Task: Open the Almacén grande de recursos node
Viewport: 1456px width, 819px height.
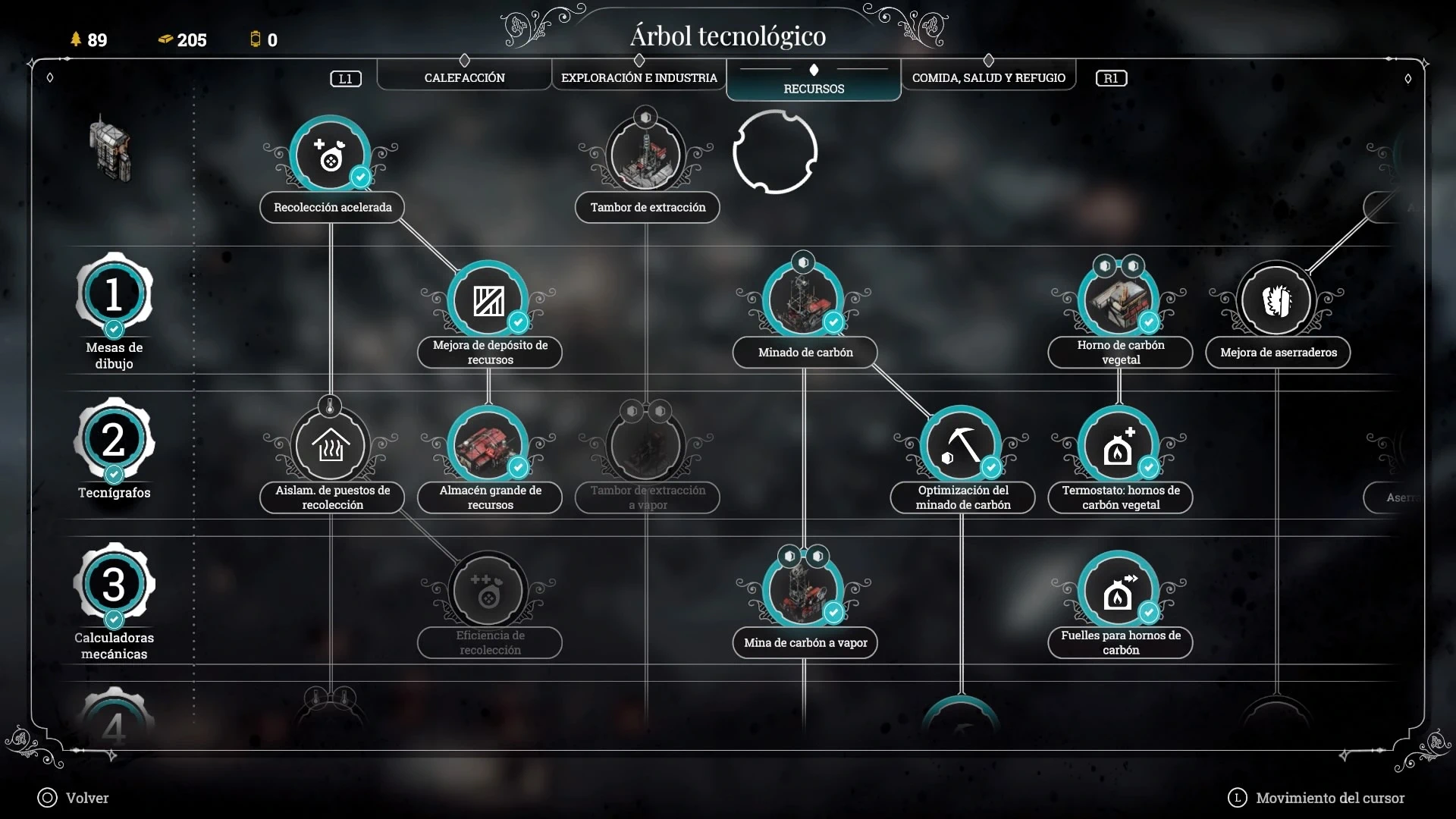Action: 488,446
